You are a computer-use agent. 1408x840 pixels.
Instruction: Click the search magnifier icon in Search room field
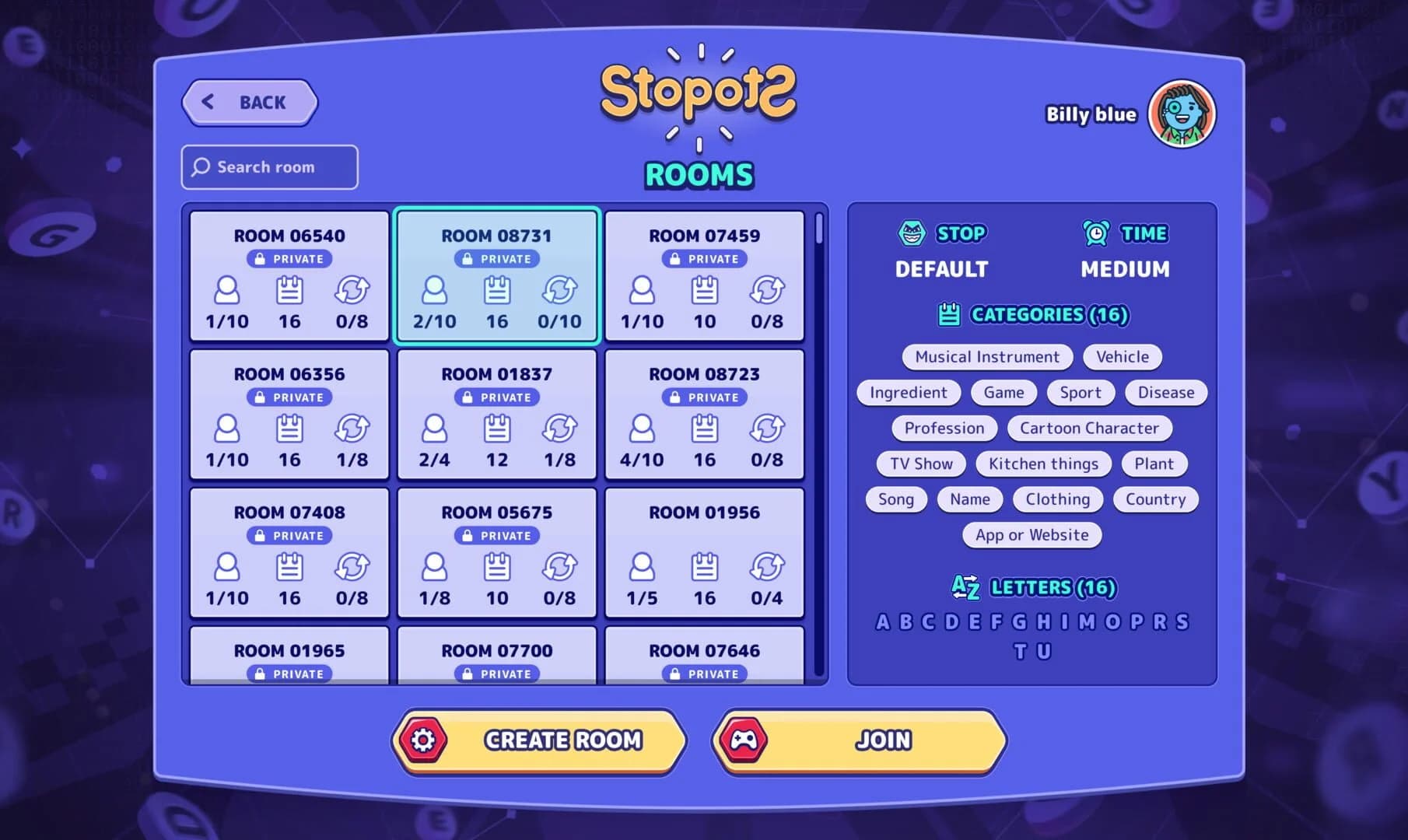pos(201,166)
